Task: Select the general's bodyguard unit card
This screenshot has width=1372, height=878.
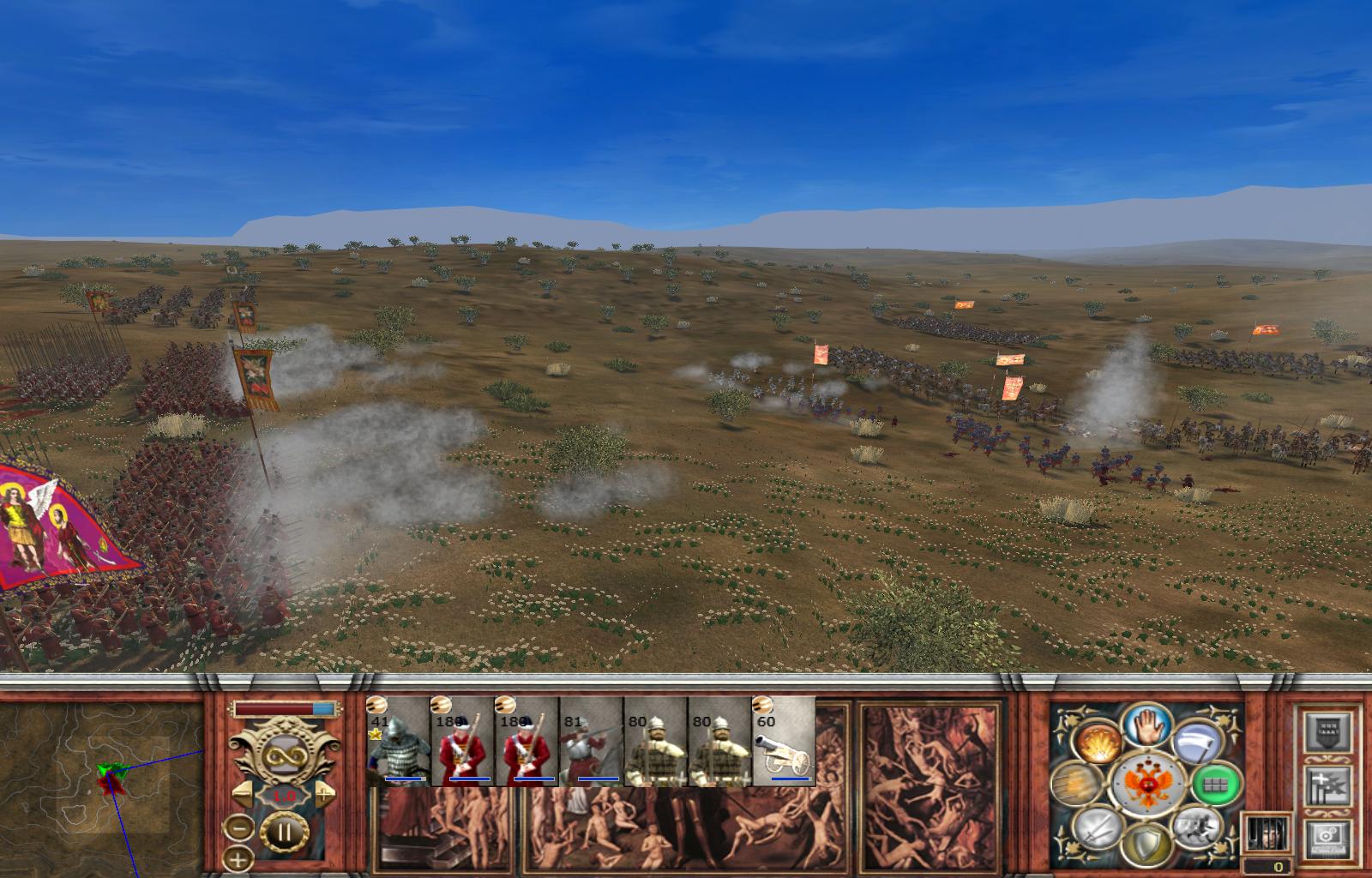Action: point(399,742)
